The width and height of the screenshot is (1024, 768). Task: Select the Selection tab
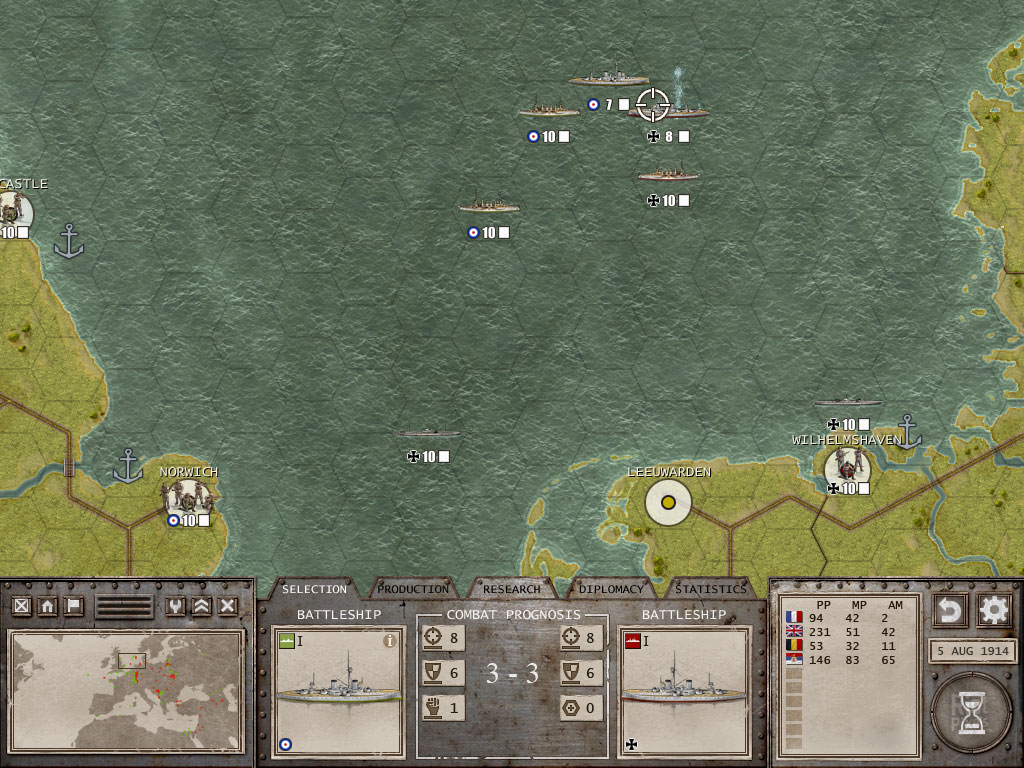314,589
